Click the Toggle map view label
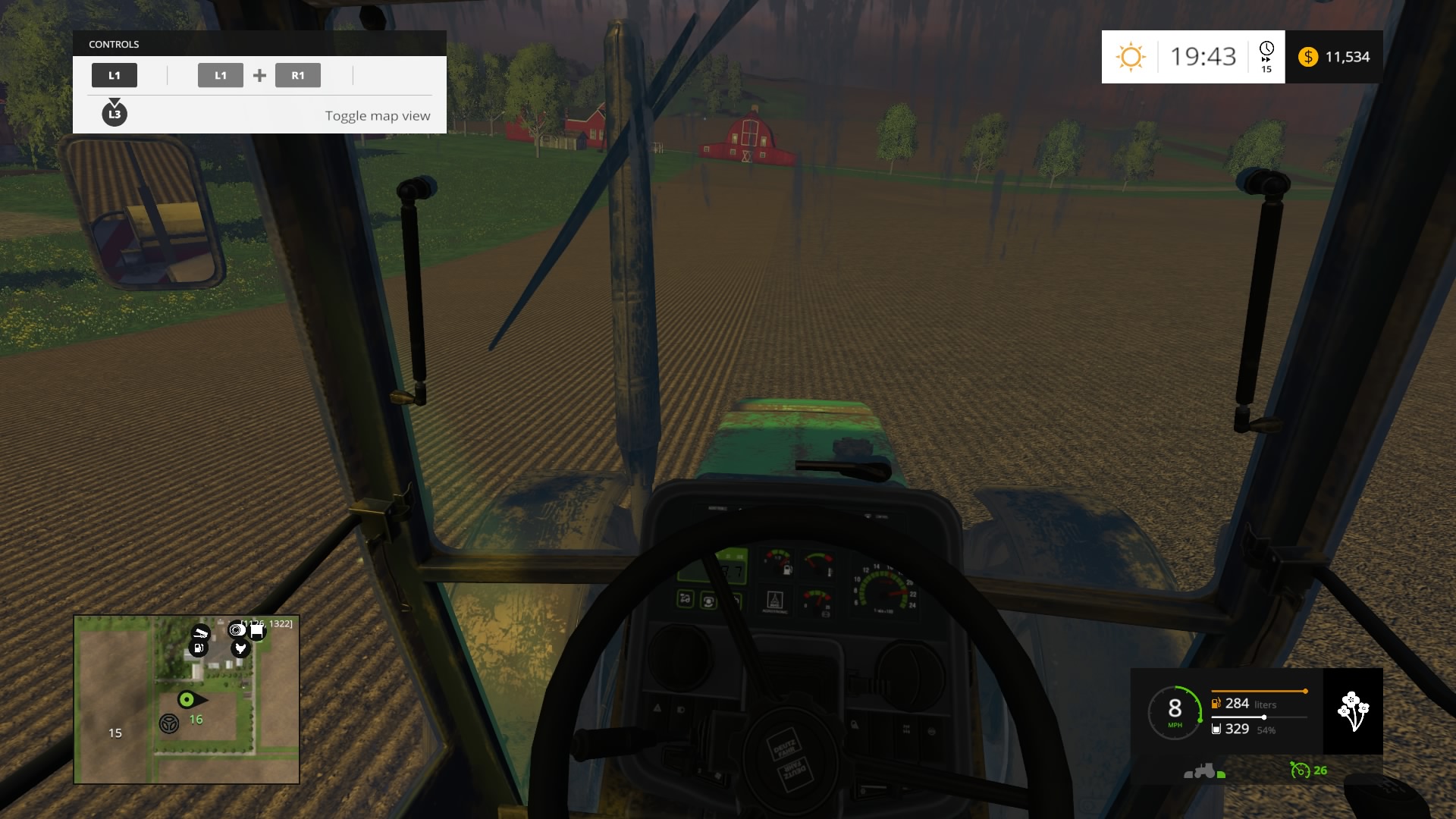 pyautogui.click(x=377, y=115)
